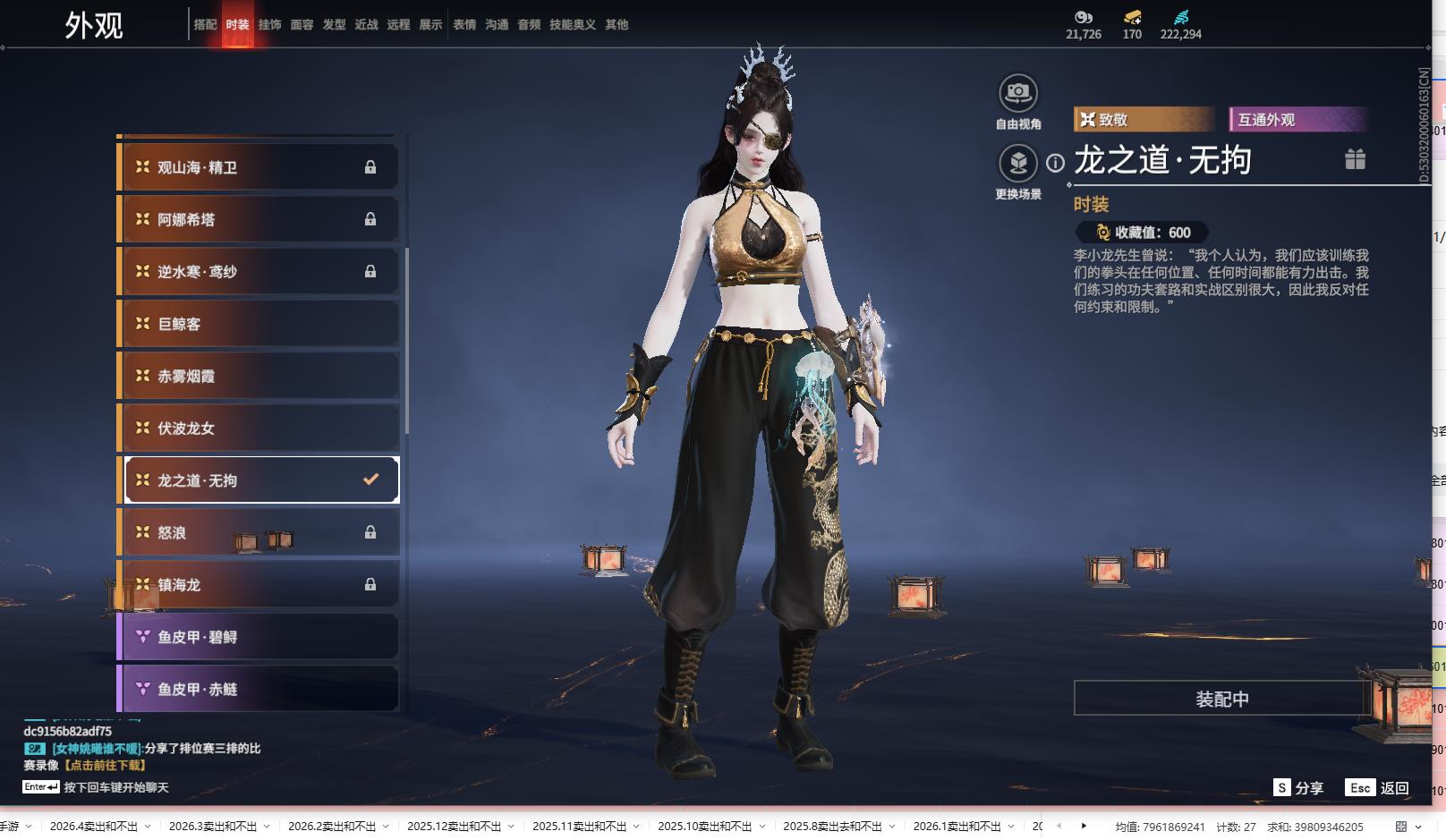Open the 更换场景 scene changer
The width and height of the screenshot is (1446, 840).
[1017, 164]
